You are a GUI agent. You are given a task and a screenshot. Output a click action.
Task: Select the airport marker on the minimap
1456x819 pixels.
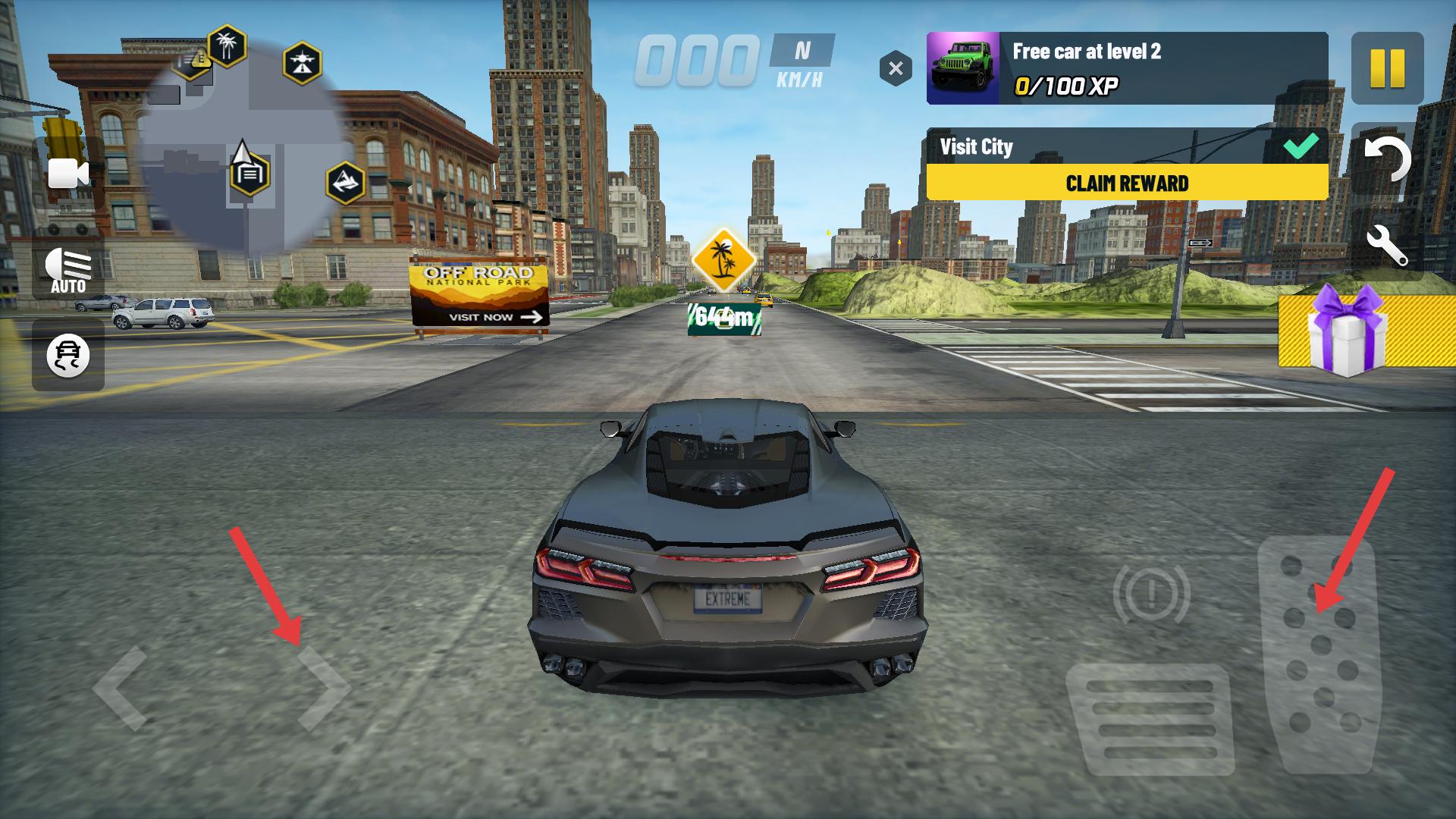pyautogui.click(x=303, y=63)
